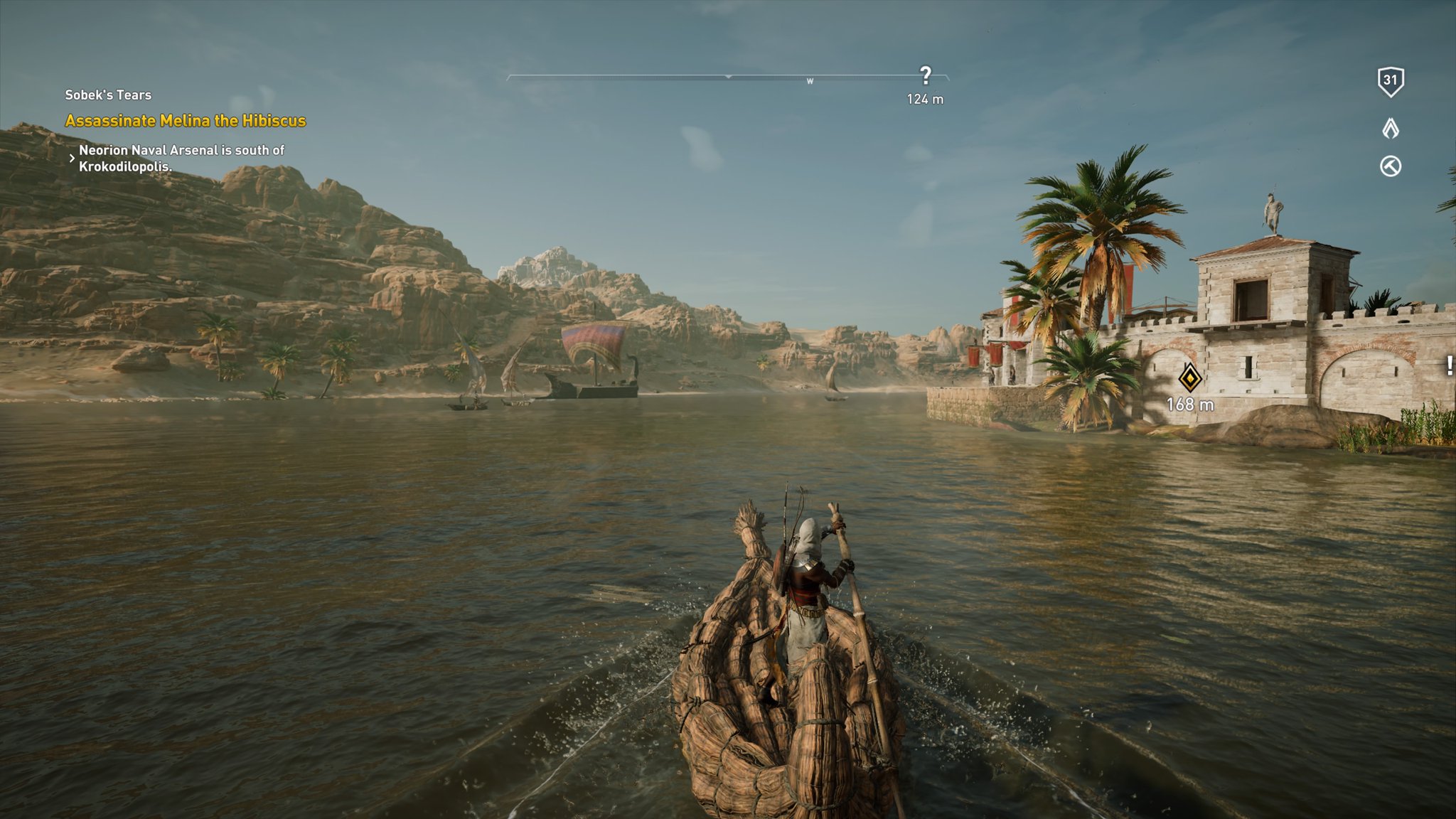Click the flame icon under the level badge
Image resolution: width=1456 pixels, height=819 pixels.
[1391, 129]
